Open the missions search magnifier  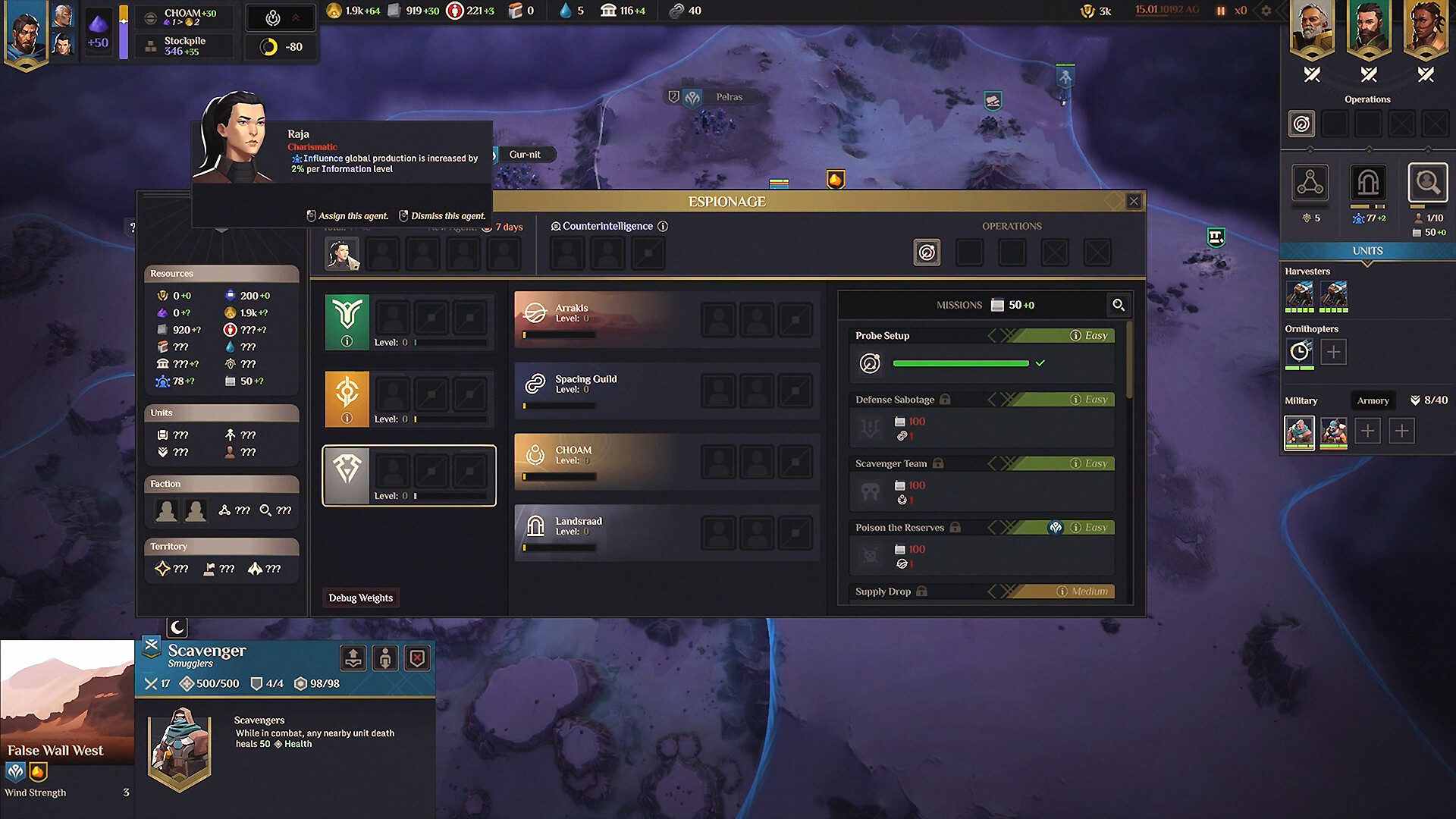point(1119,305)
